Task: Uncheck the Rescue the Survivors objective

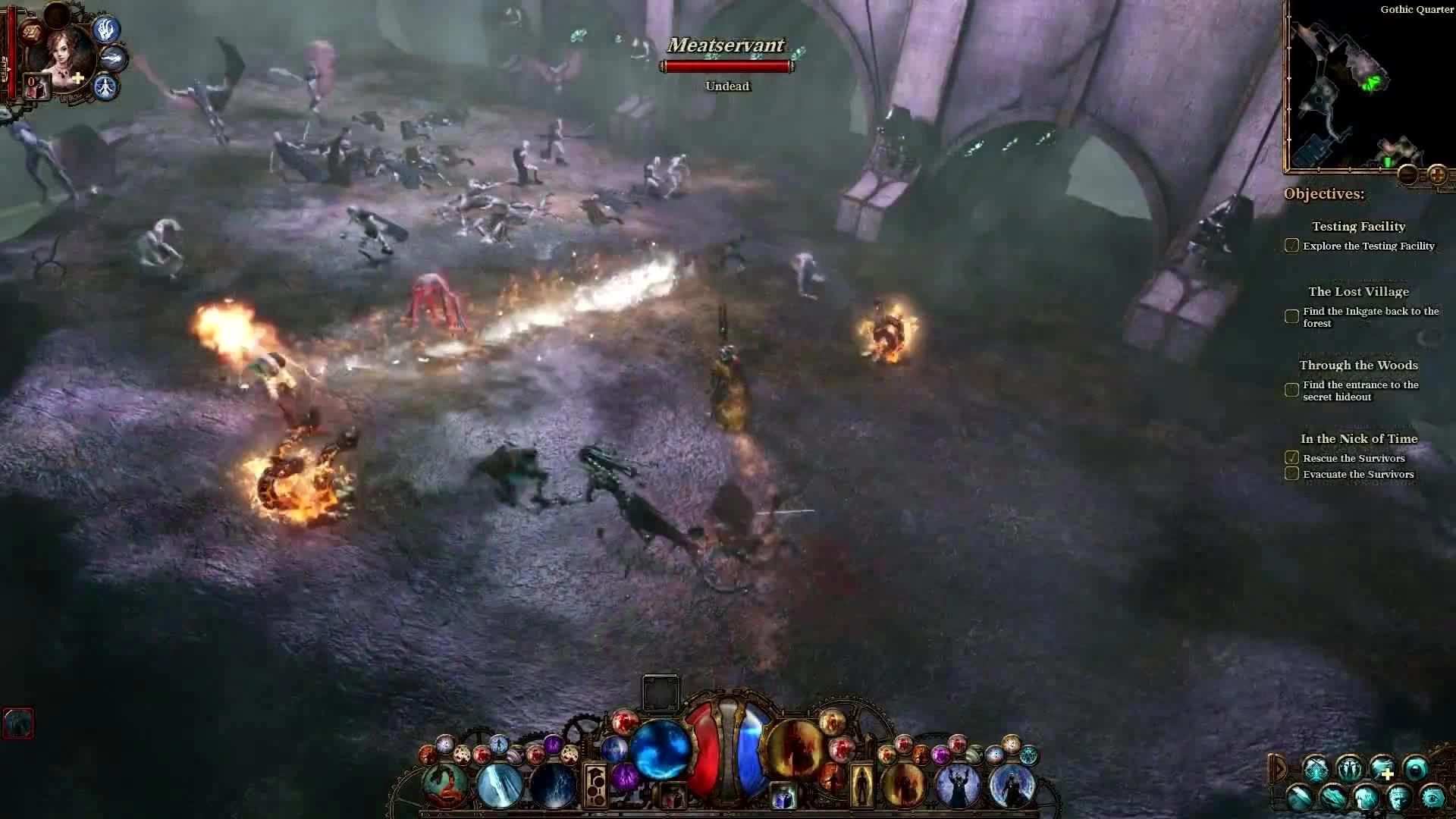Action: [1291, 458]
